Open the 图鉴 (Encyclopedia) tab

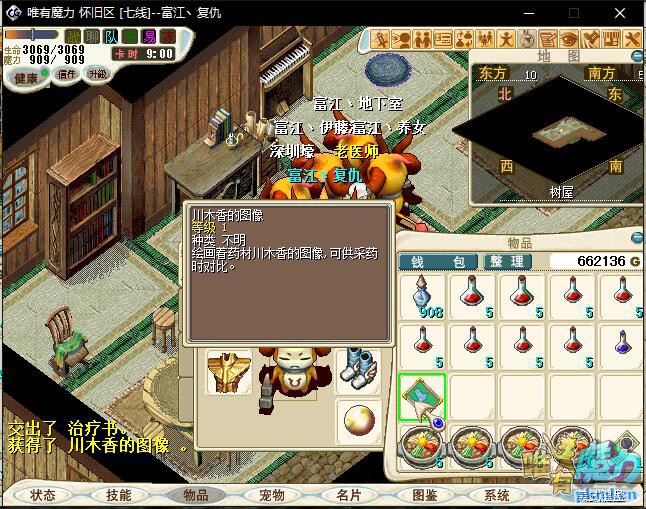(x=425, y=495)
